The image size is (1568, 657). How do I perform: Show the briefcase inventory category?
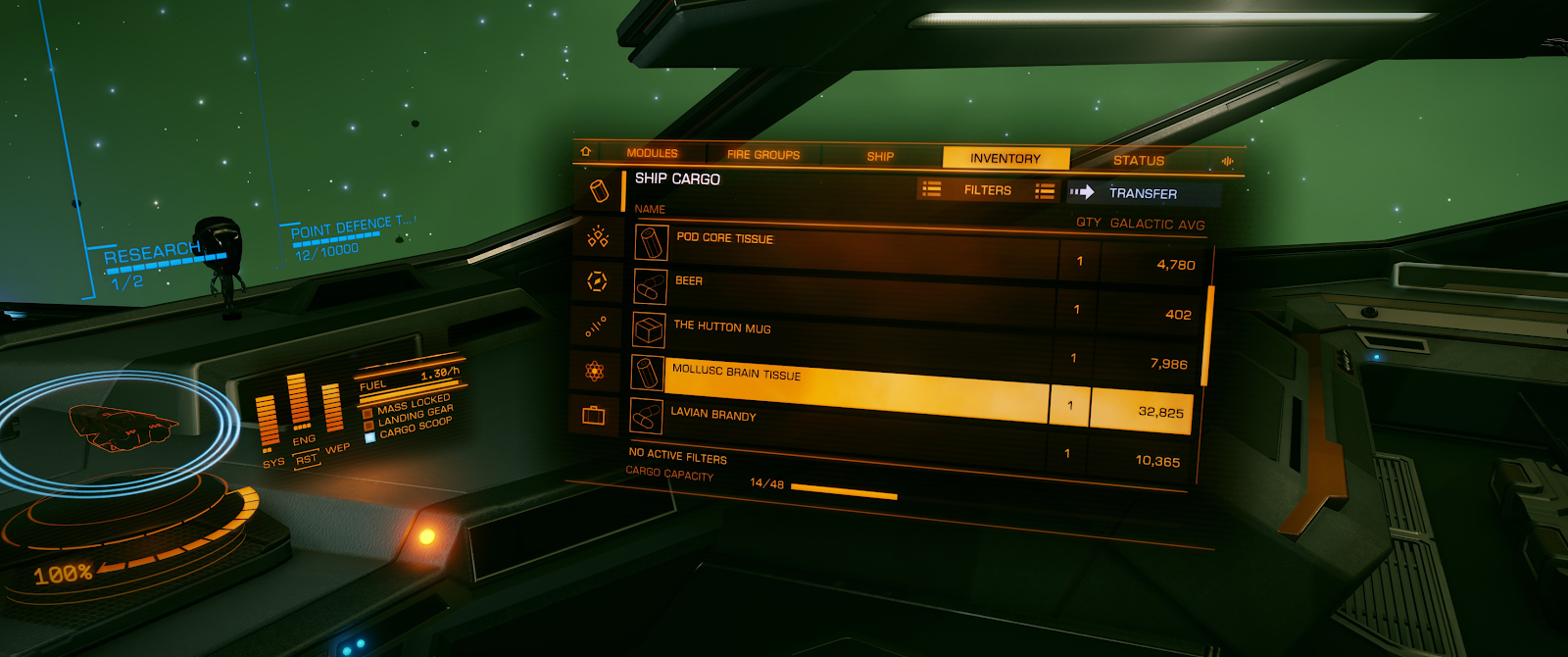[x=593, y=416]
